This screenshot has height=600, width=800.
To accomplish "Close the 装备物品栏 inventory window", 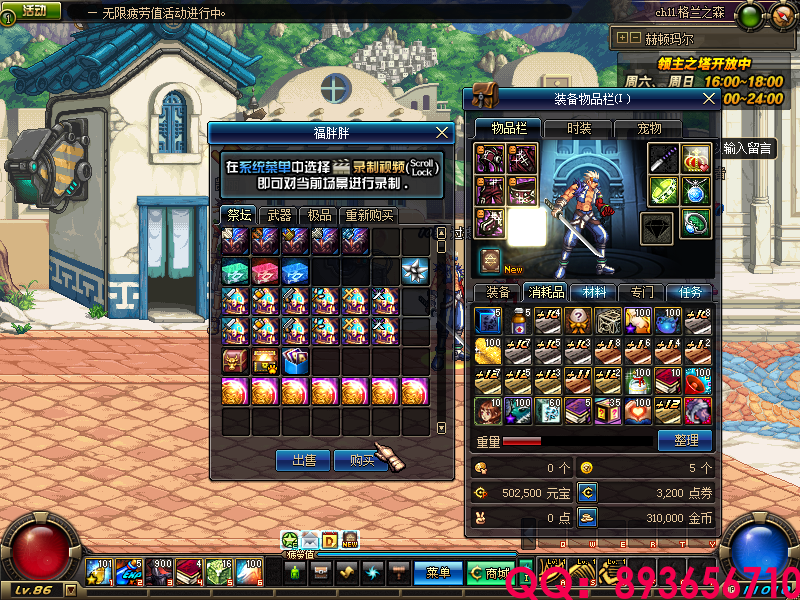I will click(x=709, y=98).
